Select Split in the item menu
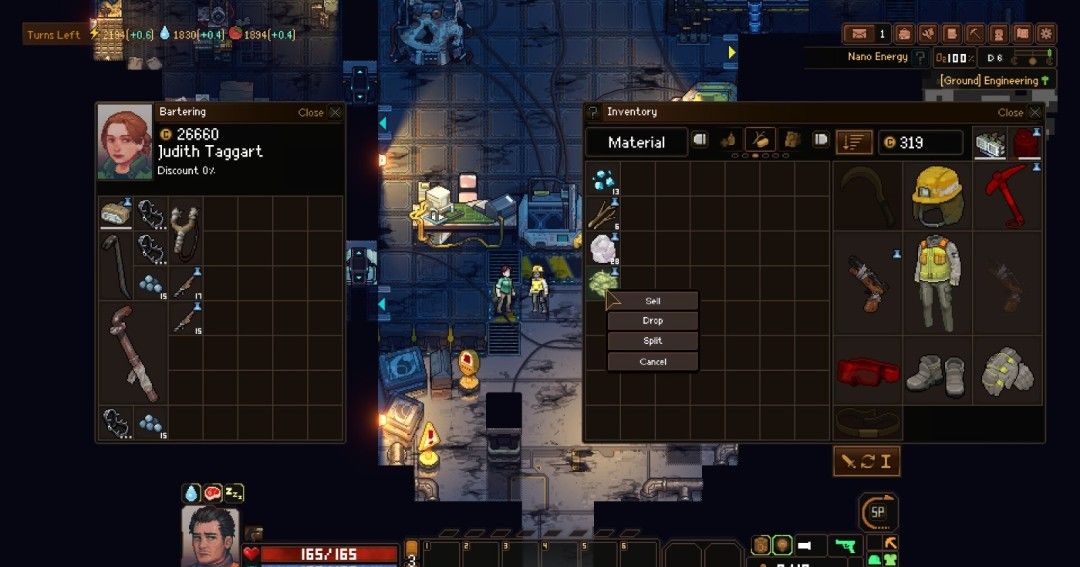1080x567 pixels. pos(652,341)
